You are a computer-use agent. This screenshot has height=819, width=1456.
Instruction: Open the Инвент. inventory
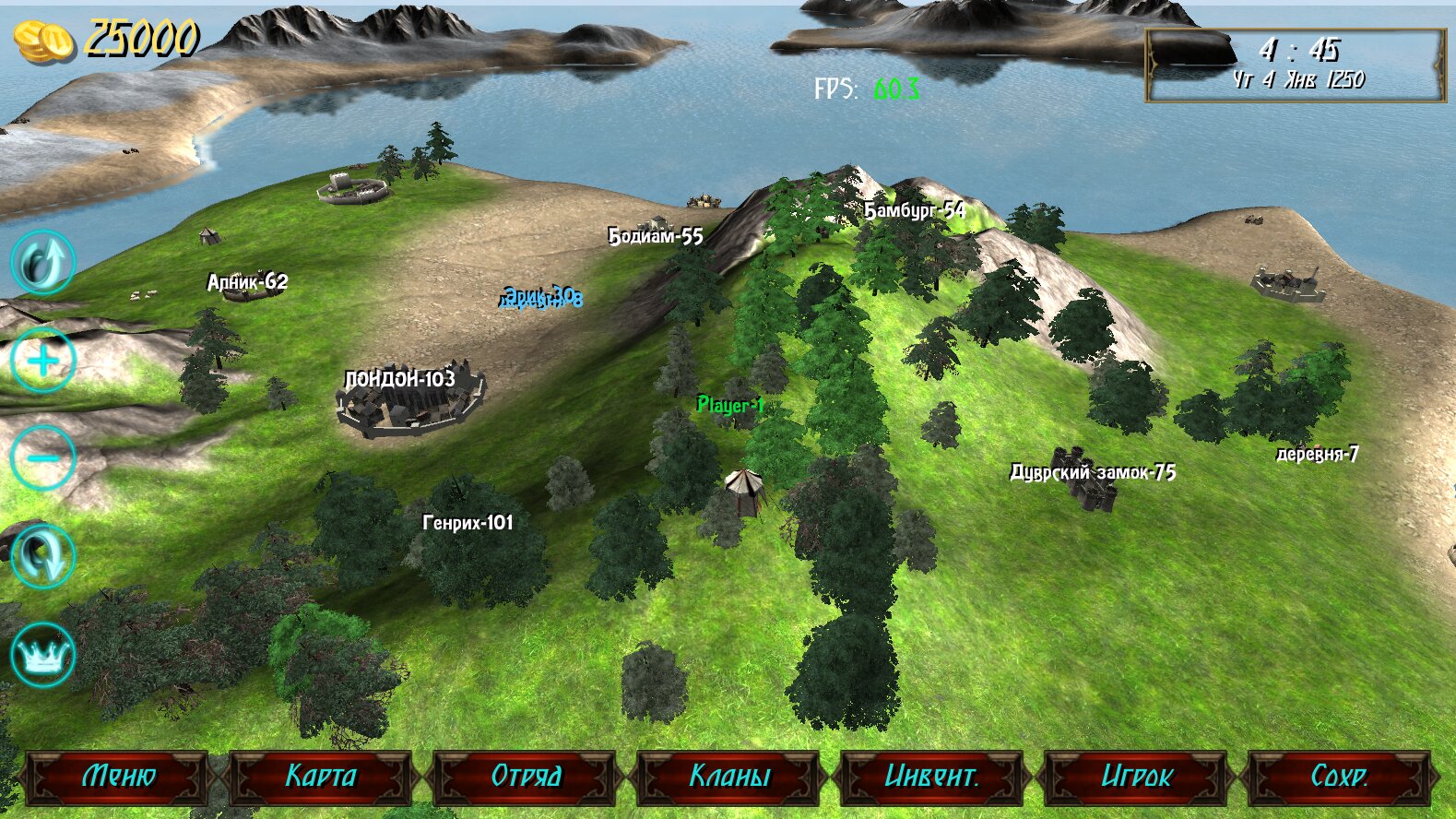pos(931,777)
